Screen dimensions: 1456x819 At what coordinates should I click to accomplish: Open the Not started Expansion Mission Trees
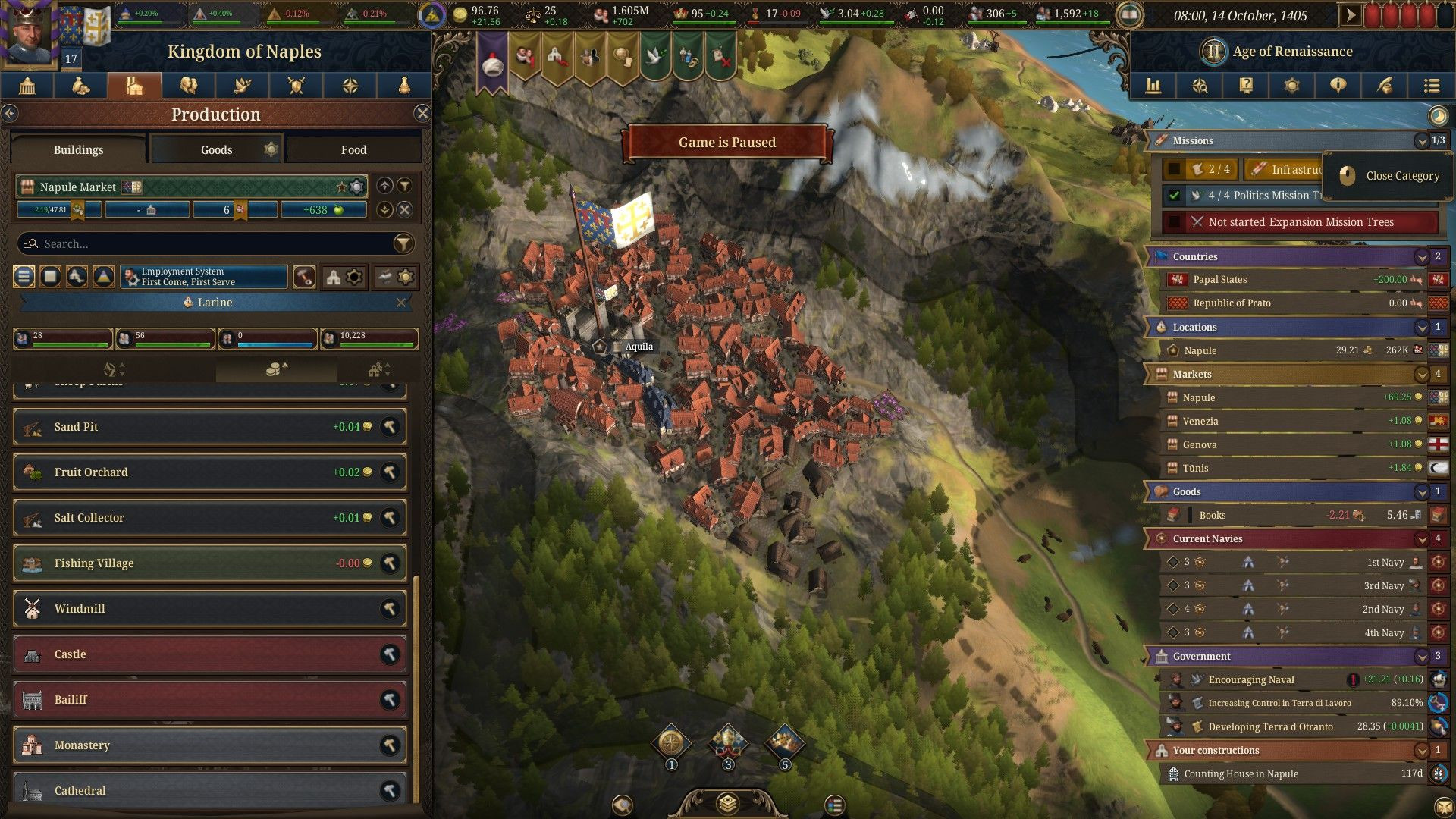click(x=1300, y=222)
